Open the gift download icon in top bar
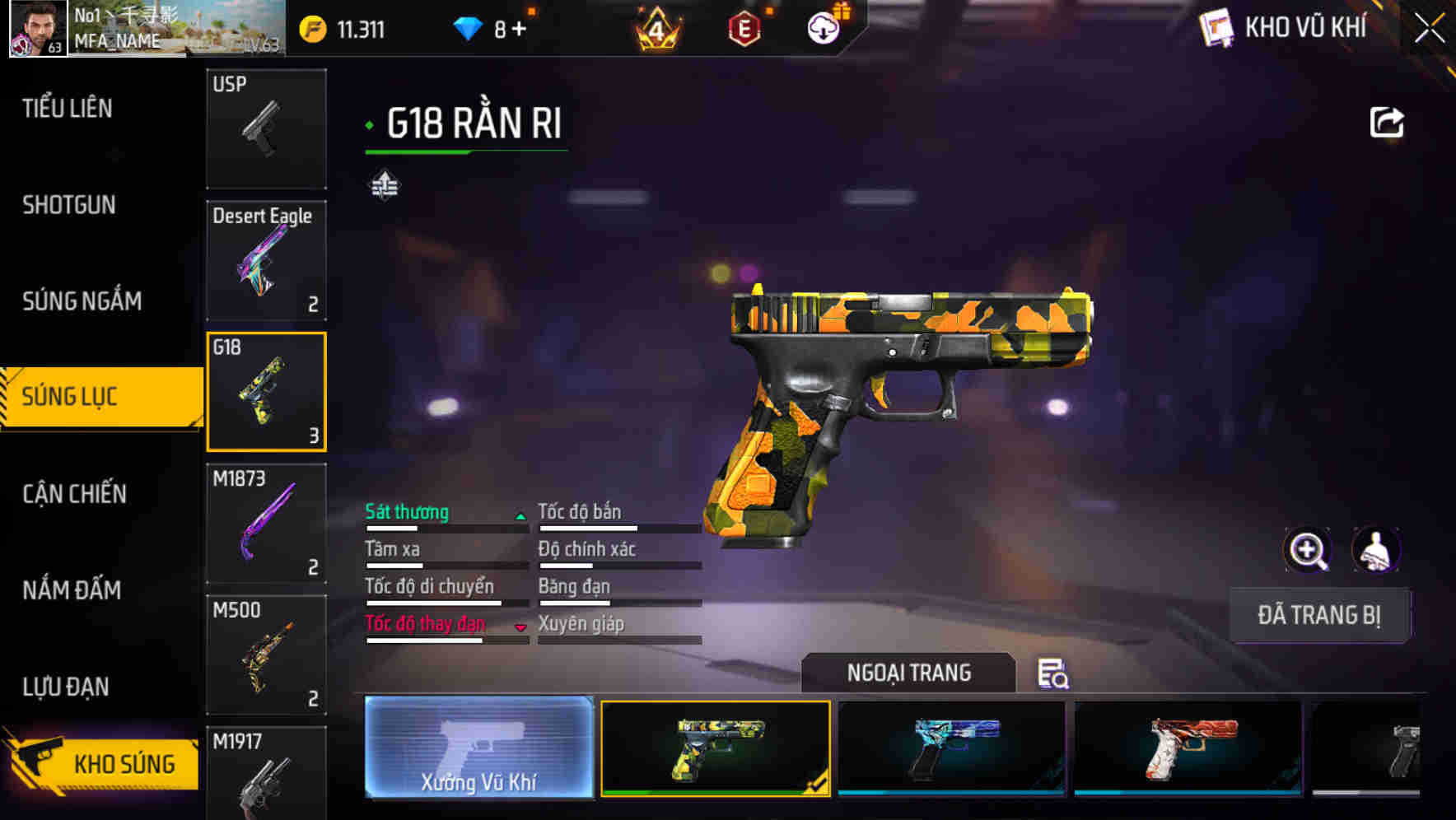The width and height of the screenshot is (1456, 820). pos(823,28)
